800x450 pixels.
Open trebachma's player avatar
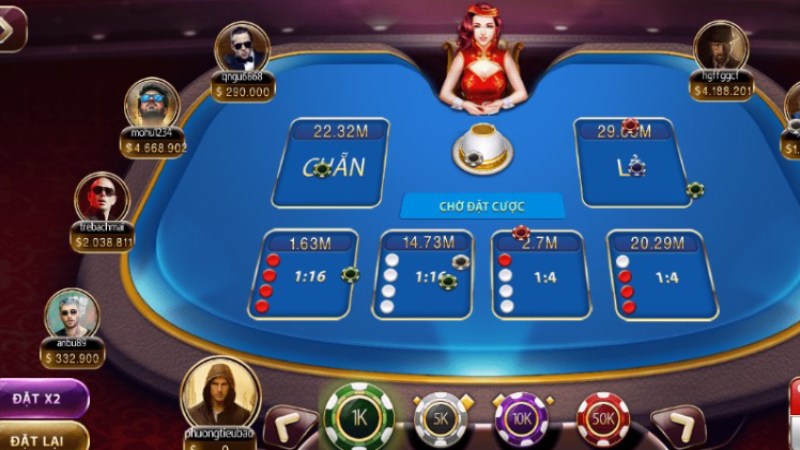click(x=102, y=197)
